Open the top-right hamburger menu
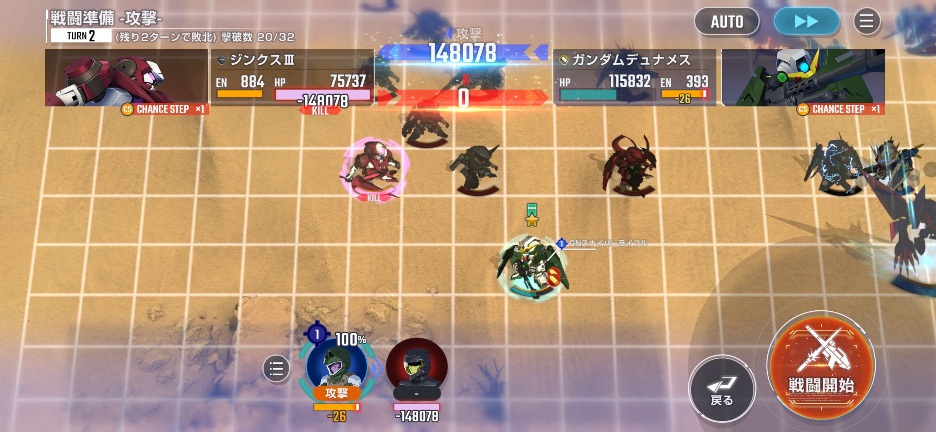The width and height of the screenshot is (936, 432). [x=866, y=21]
